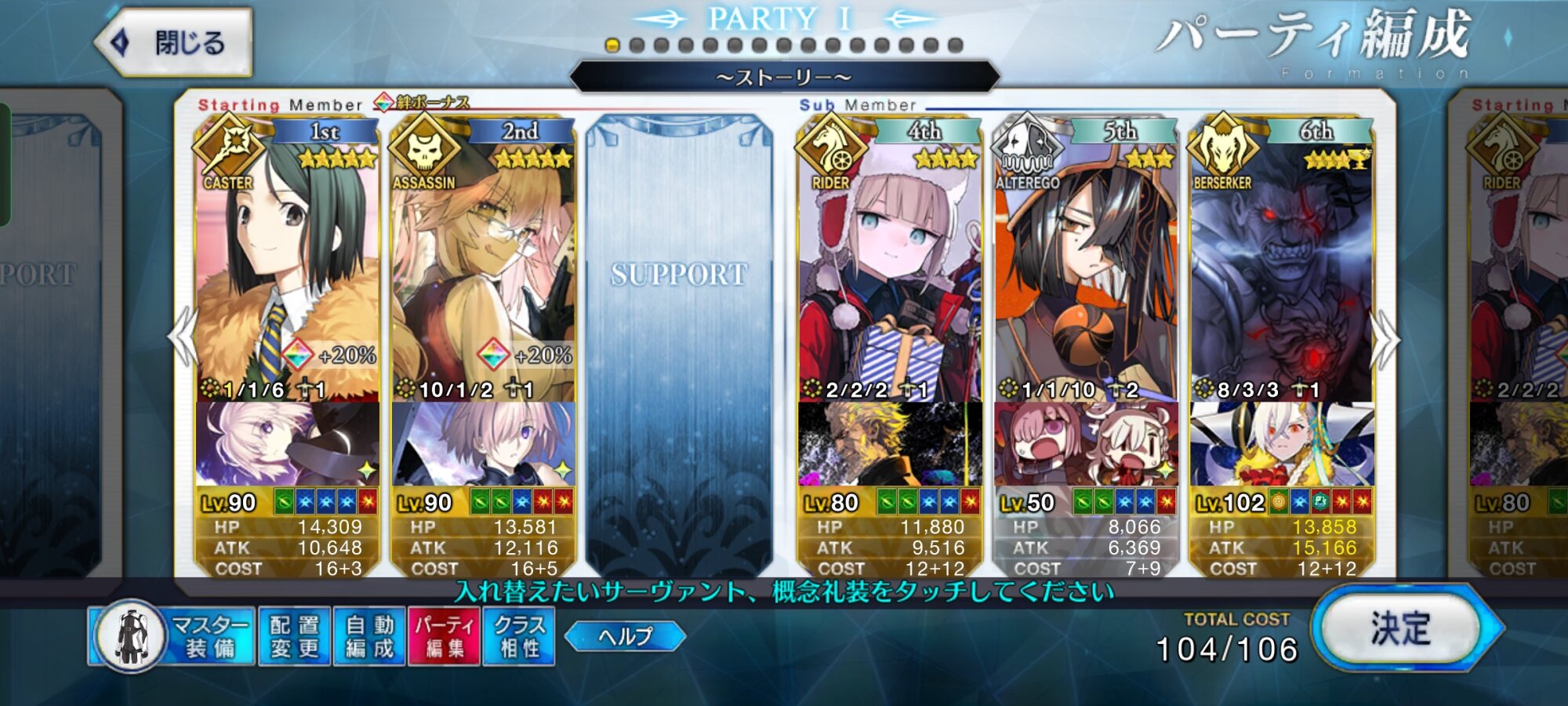Open the パーティ編集 party edit option

pos(445,636)
